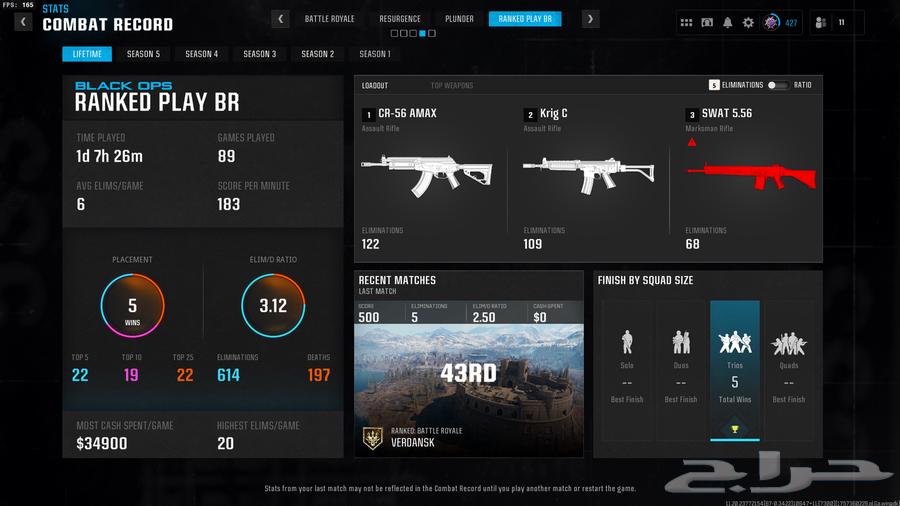This screenshot has height=506, width=900.
Task: Switch to the Top Weapons tab
Action: 452,86
